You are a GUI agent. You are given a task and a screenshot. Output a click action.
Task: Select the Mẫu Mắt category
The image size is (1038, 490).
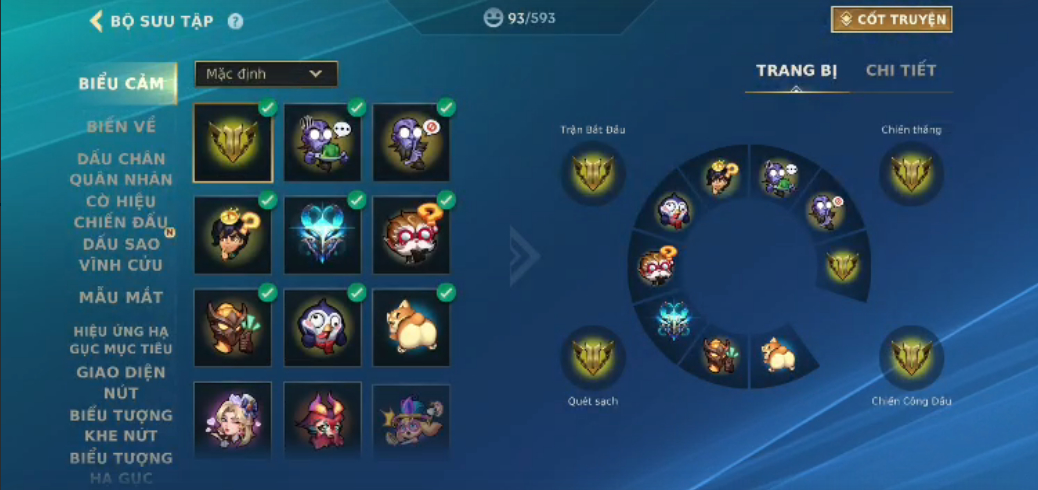tap(121, 297)
